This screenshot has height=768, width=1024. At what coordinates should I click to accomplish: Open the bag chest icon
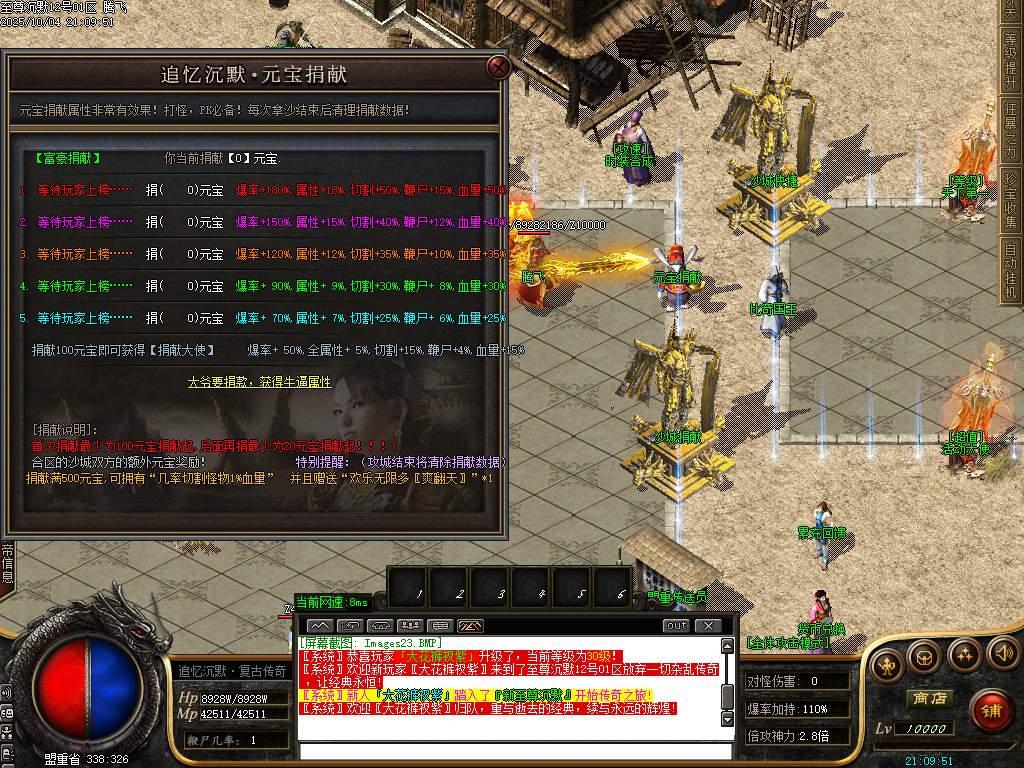[925, 656]
